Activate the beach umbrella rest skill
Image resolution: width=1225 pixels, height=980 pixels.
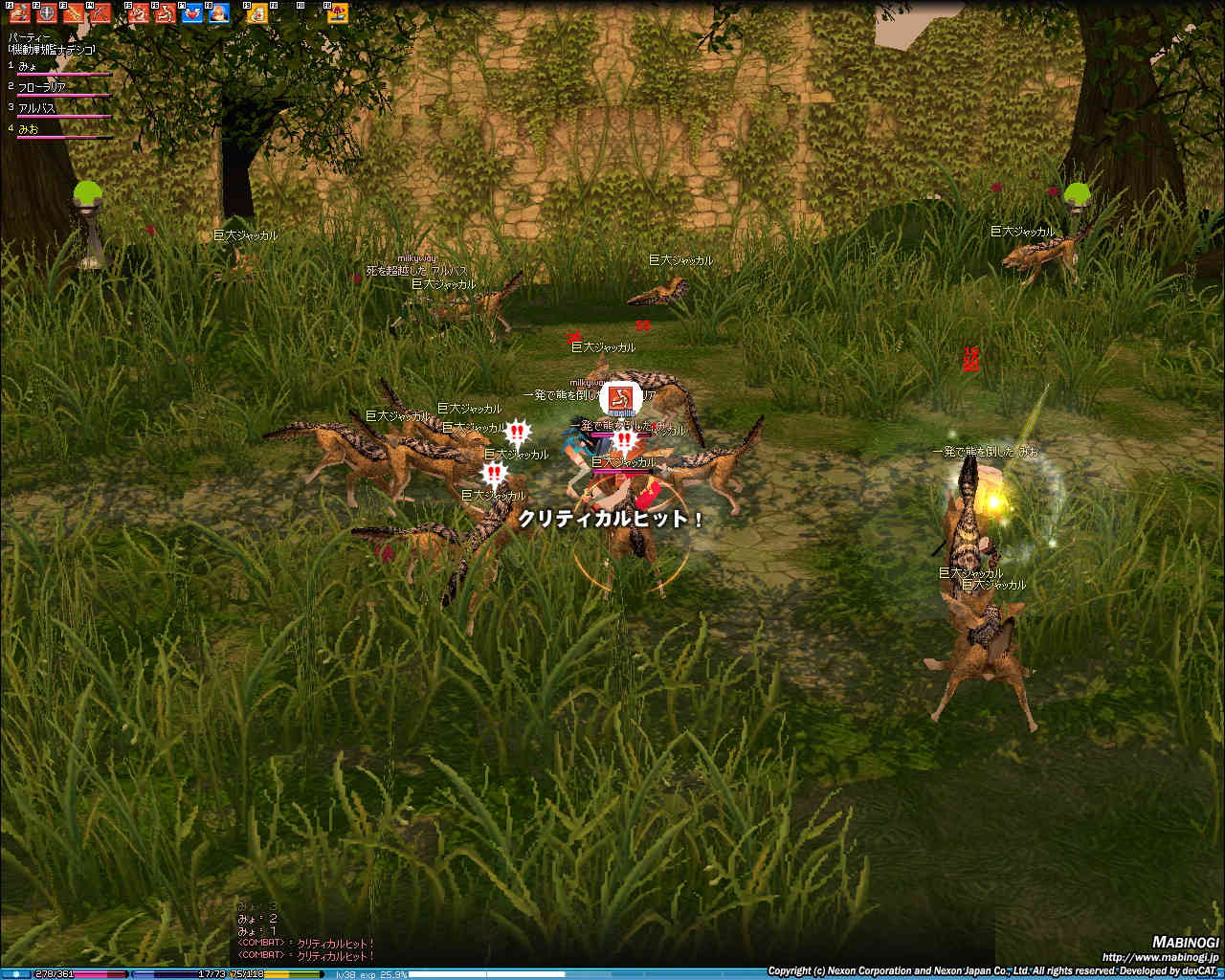pos(337,13)
